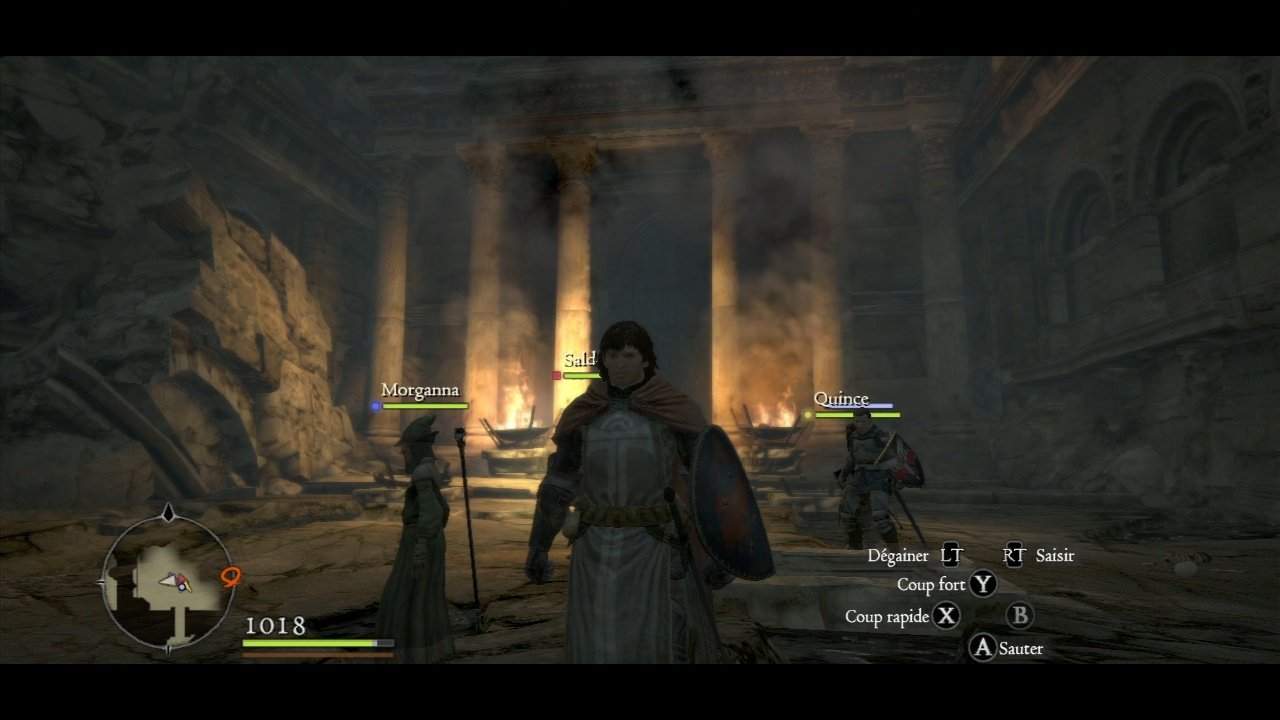Select the orange quest marker on minimap

231,576
